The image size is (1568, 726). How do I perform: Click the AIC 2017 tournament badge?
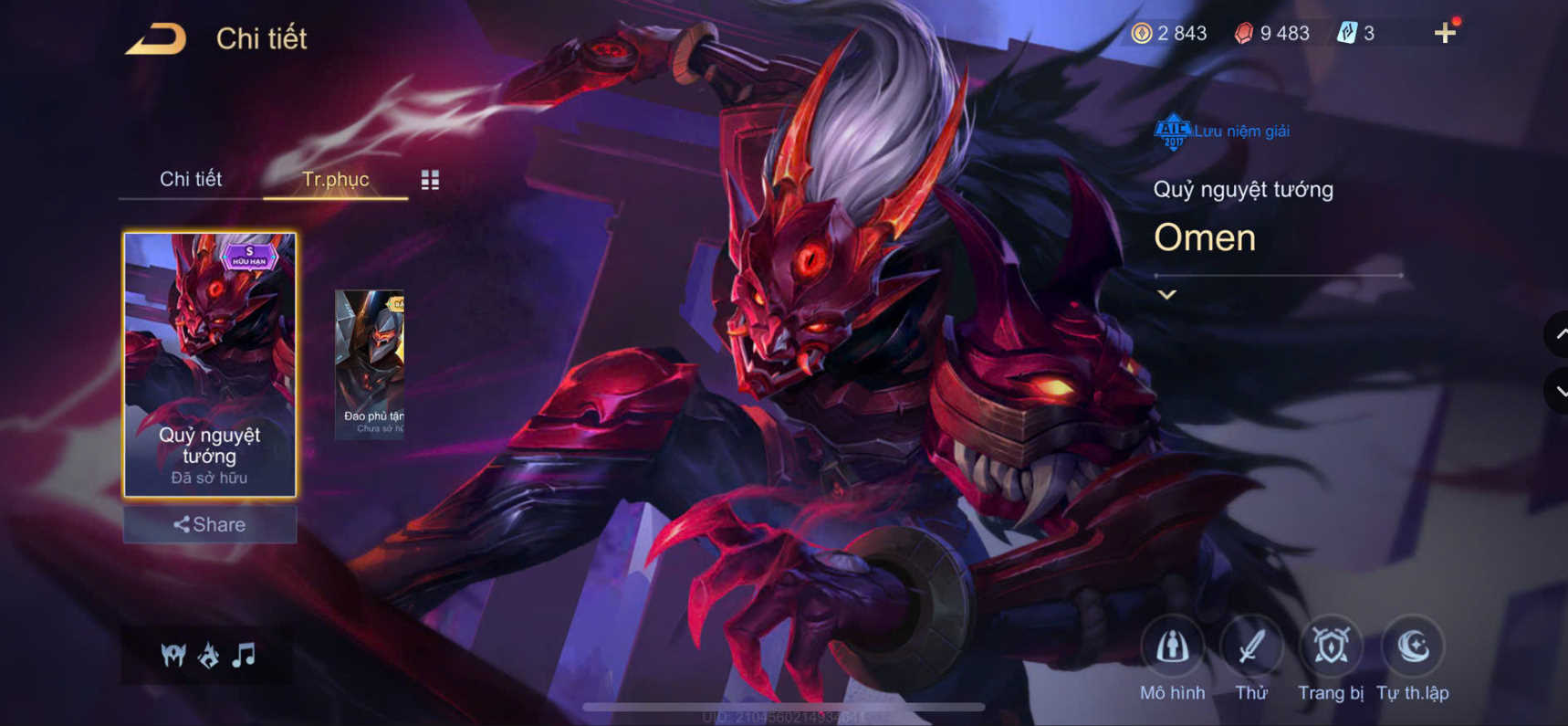(x=1171, y=130)
